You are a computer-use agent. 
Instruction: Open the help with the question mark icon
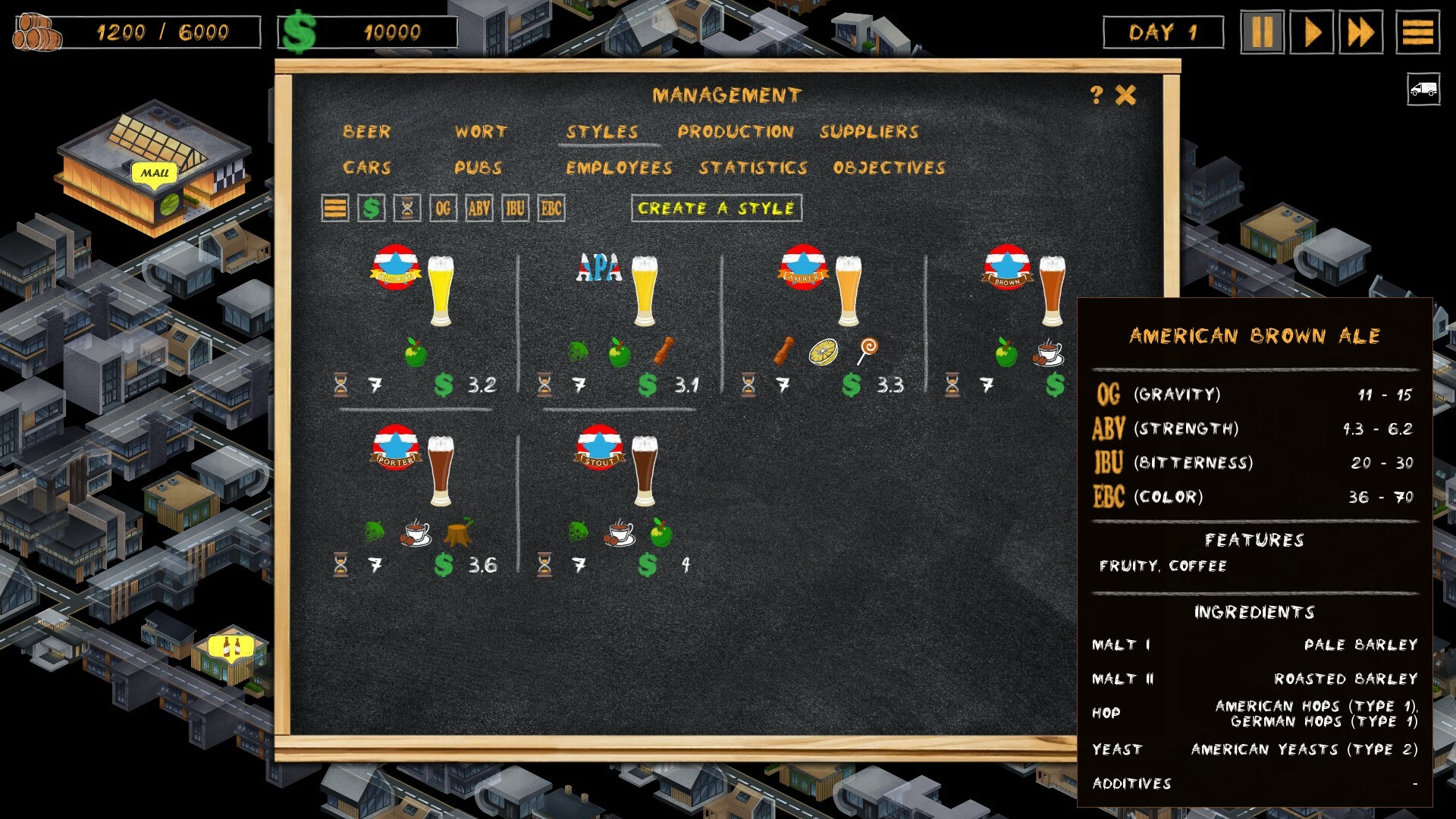click(1095, 93)
